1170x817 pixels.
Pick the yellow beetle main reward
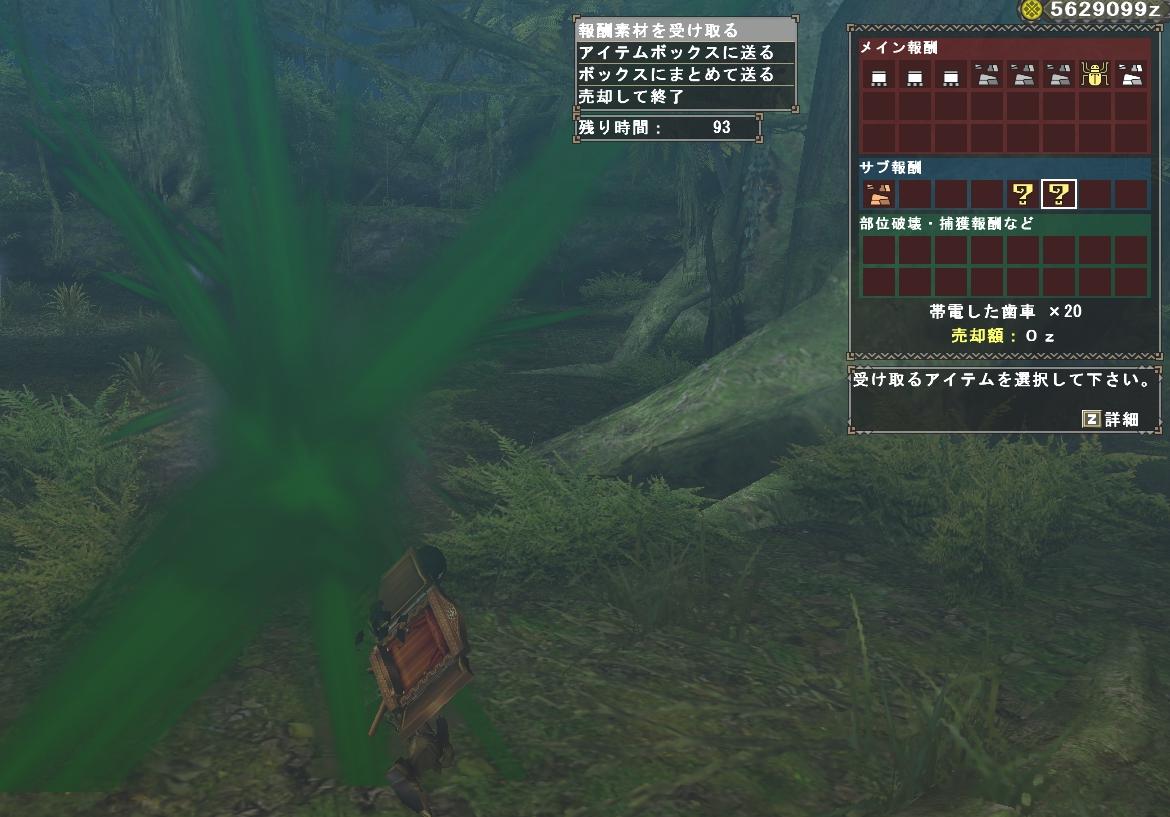pyautogui.click(x=1094, y=74)
